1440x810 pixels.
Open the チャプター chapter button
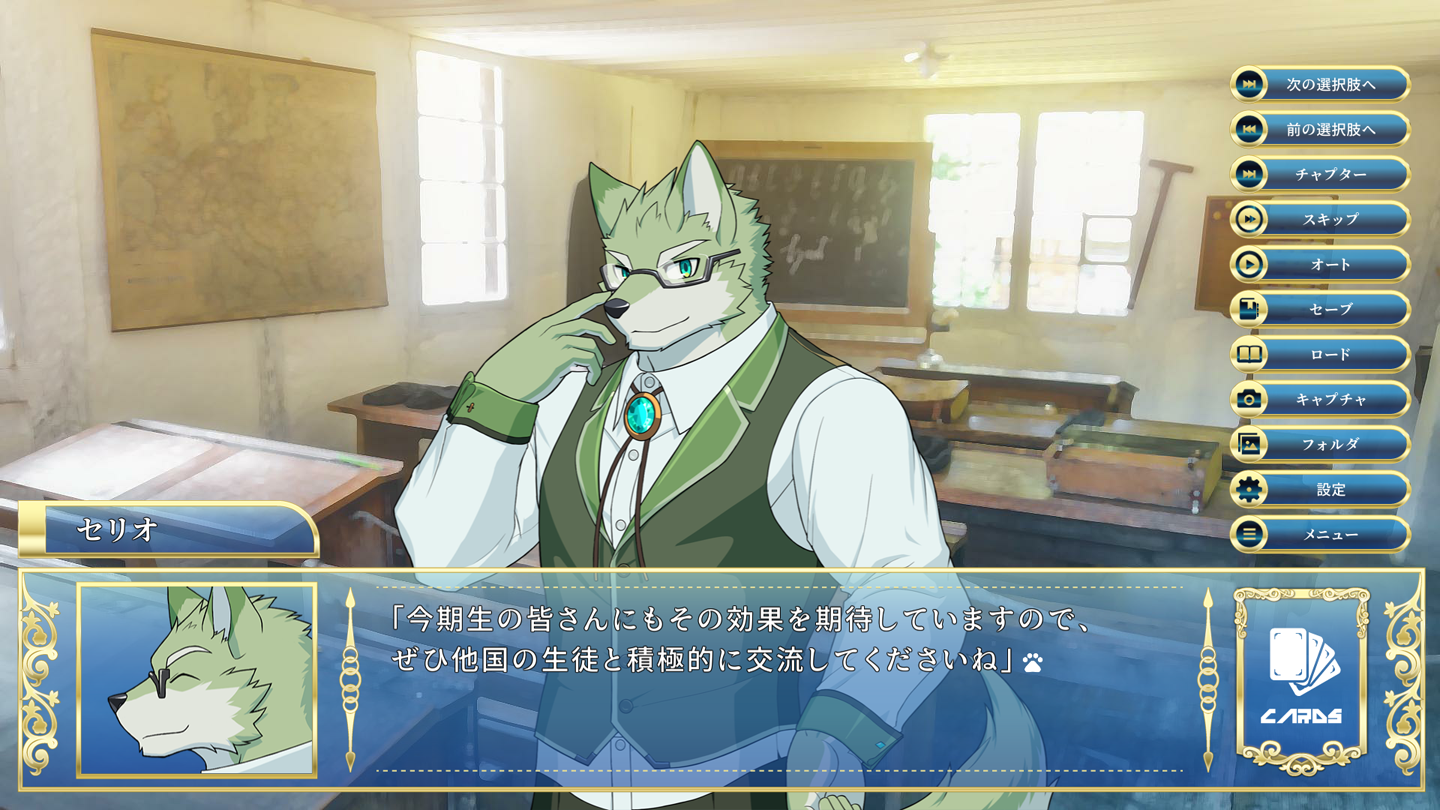pos(1320,174)
